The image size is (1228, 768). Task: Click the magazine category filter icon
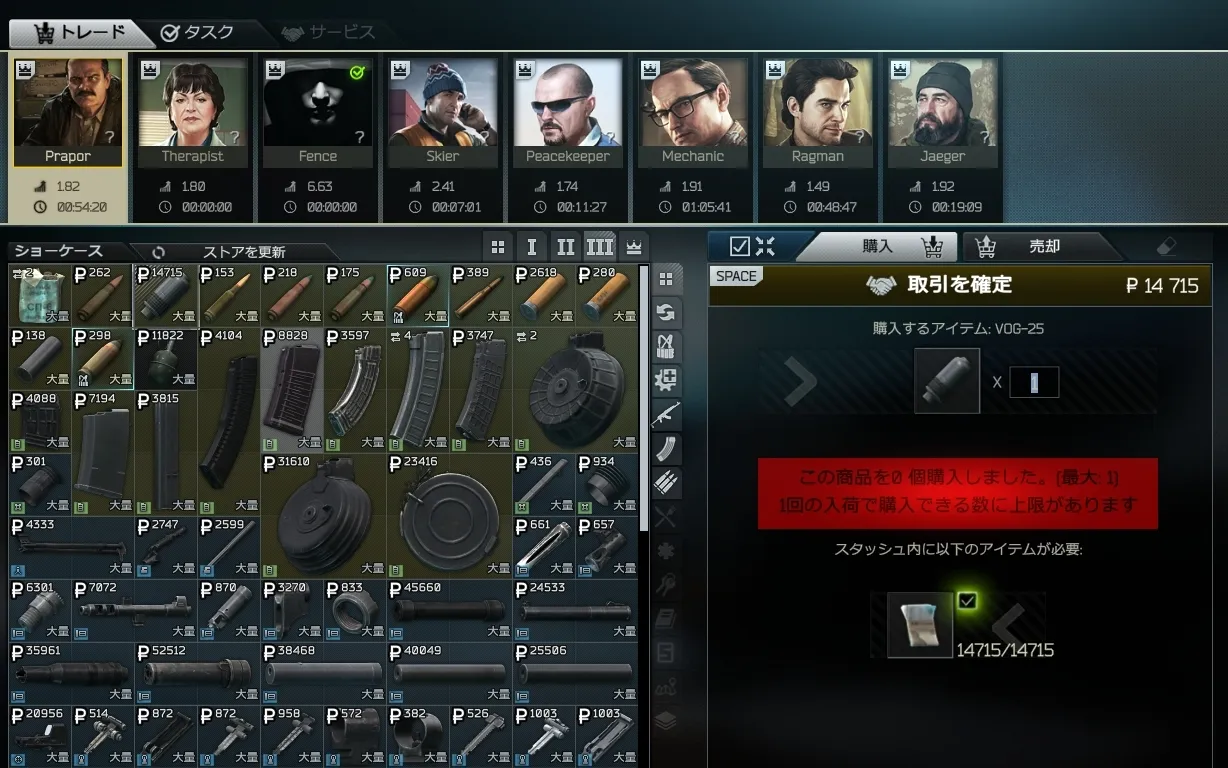tap(666, 449)
